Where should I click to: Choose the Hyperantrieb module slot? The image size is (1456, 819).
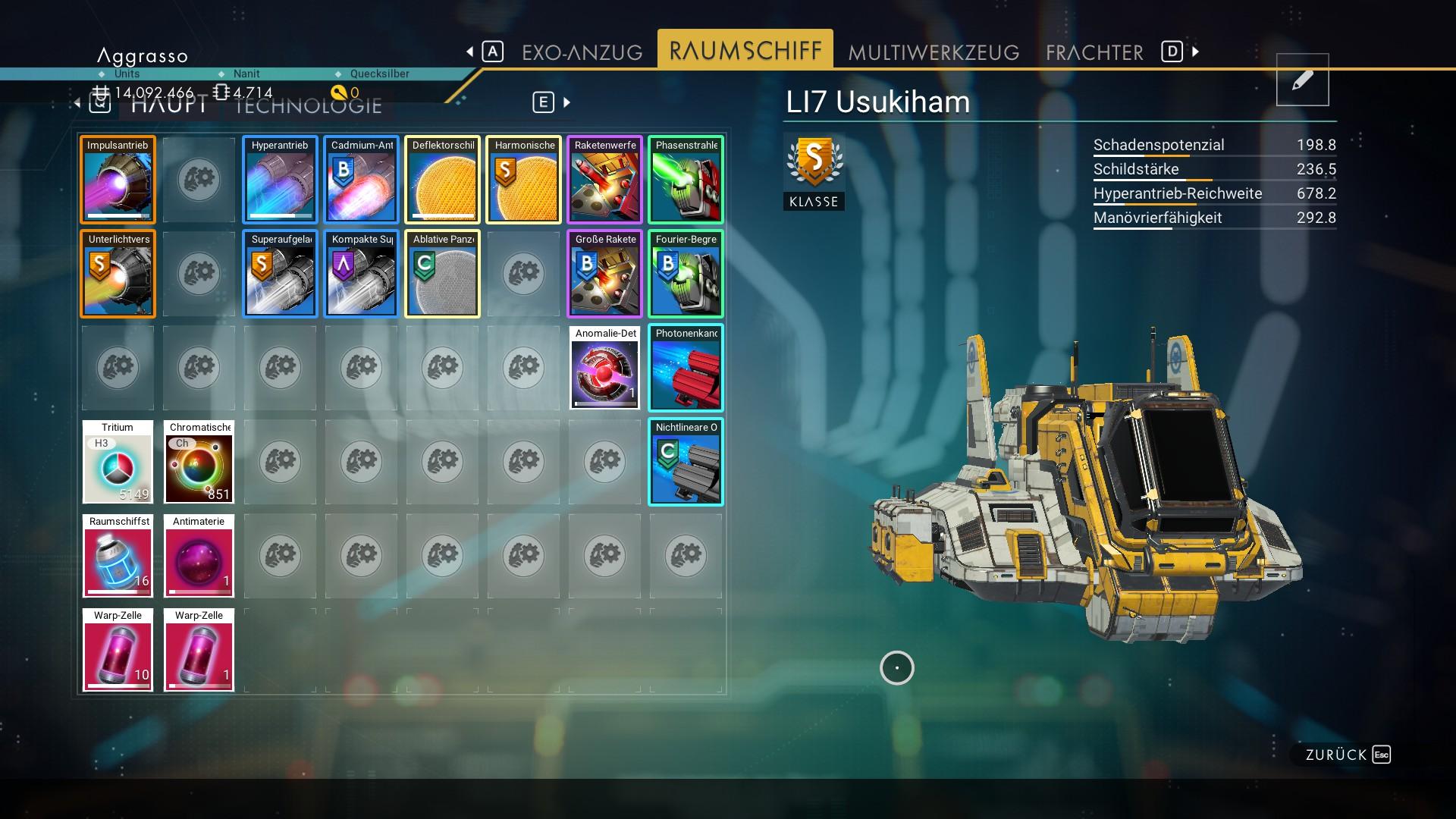(x=280, y=180)
